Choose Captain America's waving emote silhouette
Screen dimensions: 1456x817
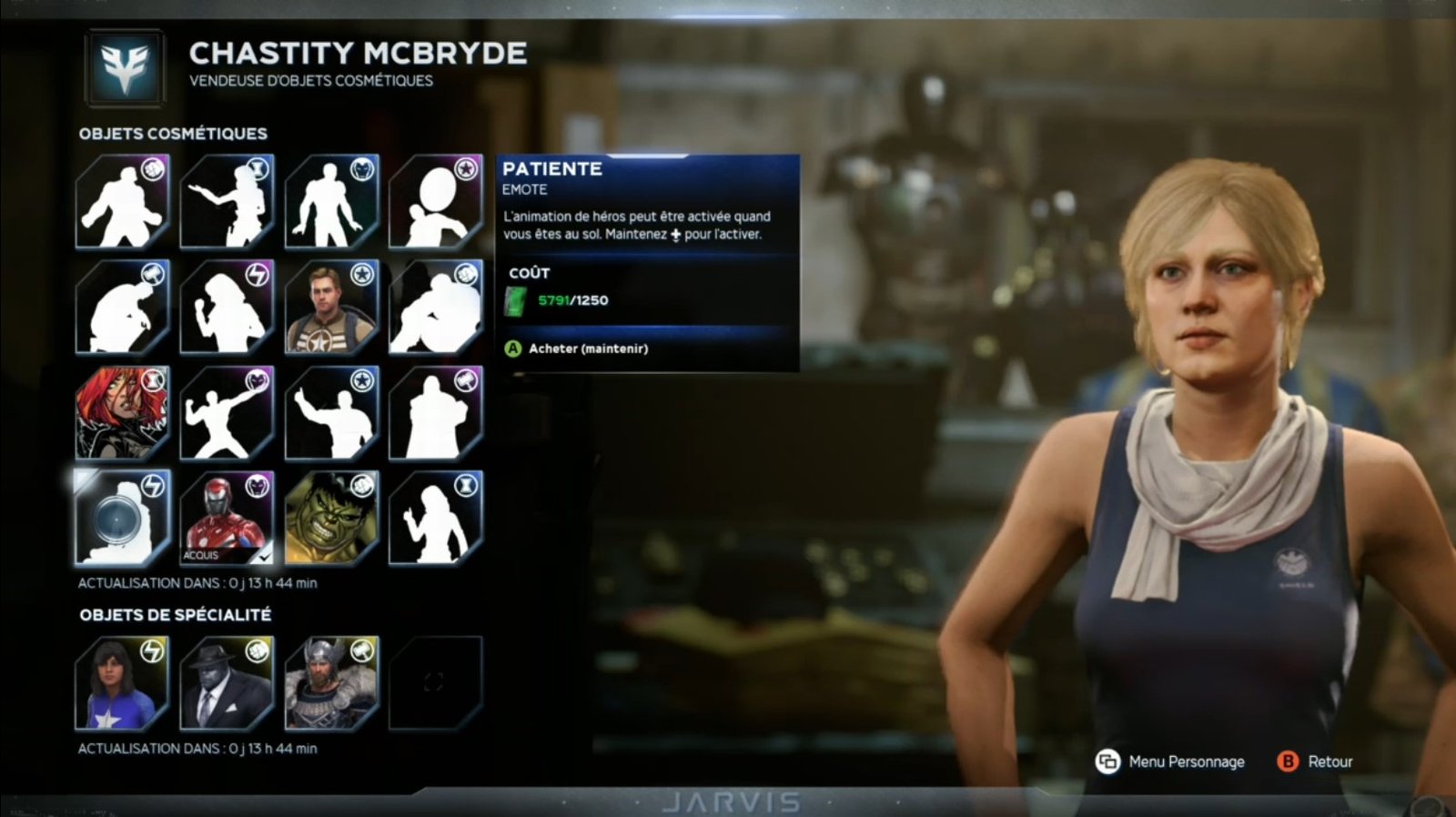tap(330, 412)
